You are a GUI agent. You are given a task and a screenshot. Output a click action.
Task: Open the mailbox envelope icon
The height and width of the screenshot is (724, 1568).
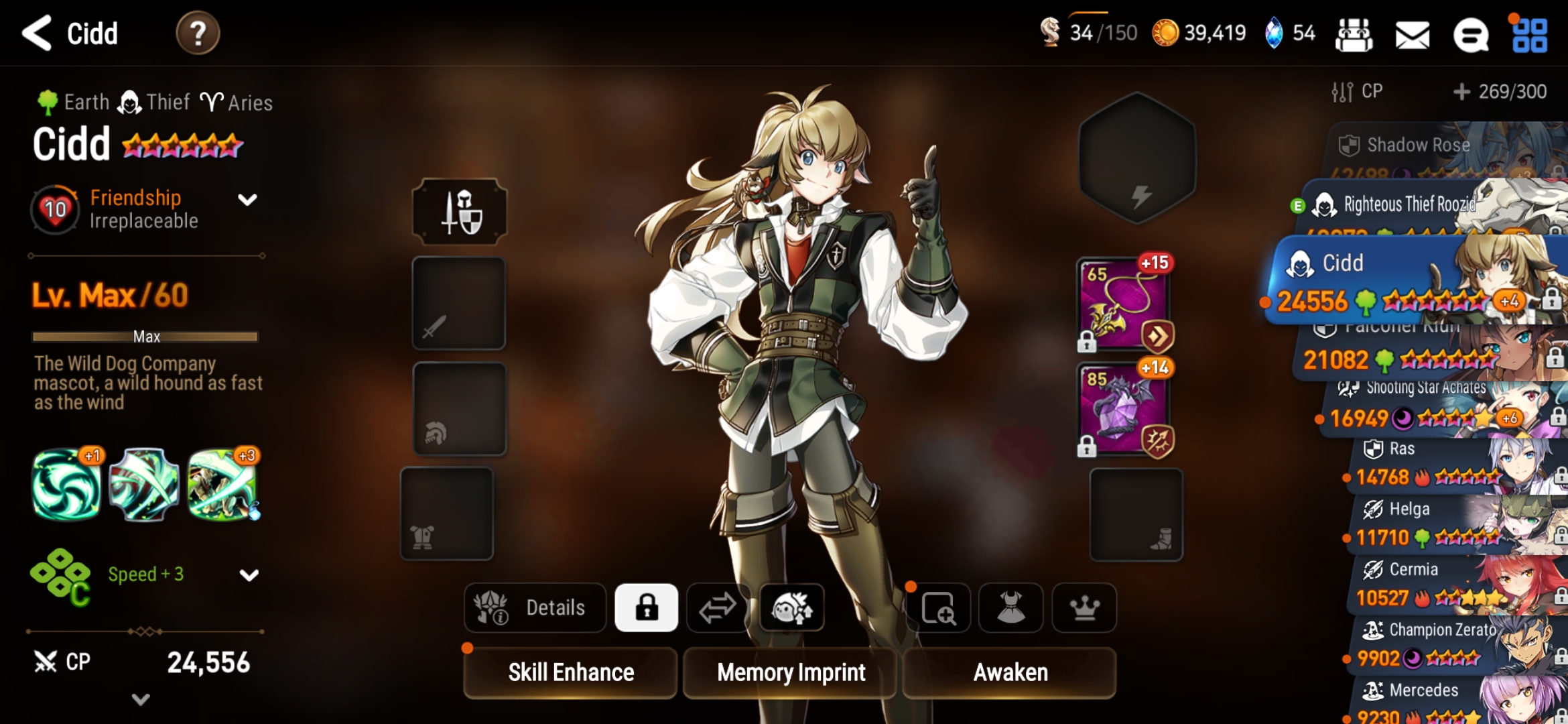click(x=1412, y=34)
